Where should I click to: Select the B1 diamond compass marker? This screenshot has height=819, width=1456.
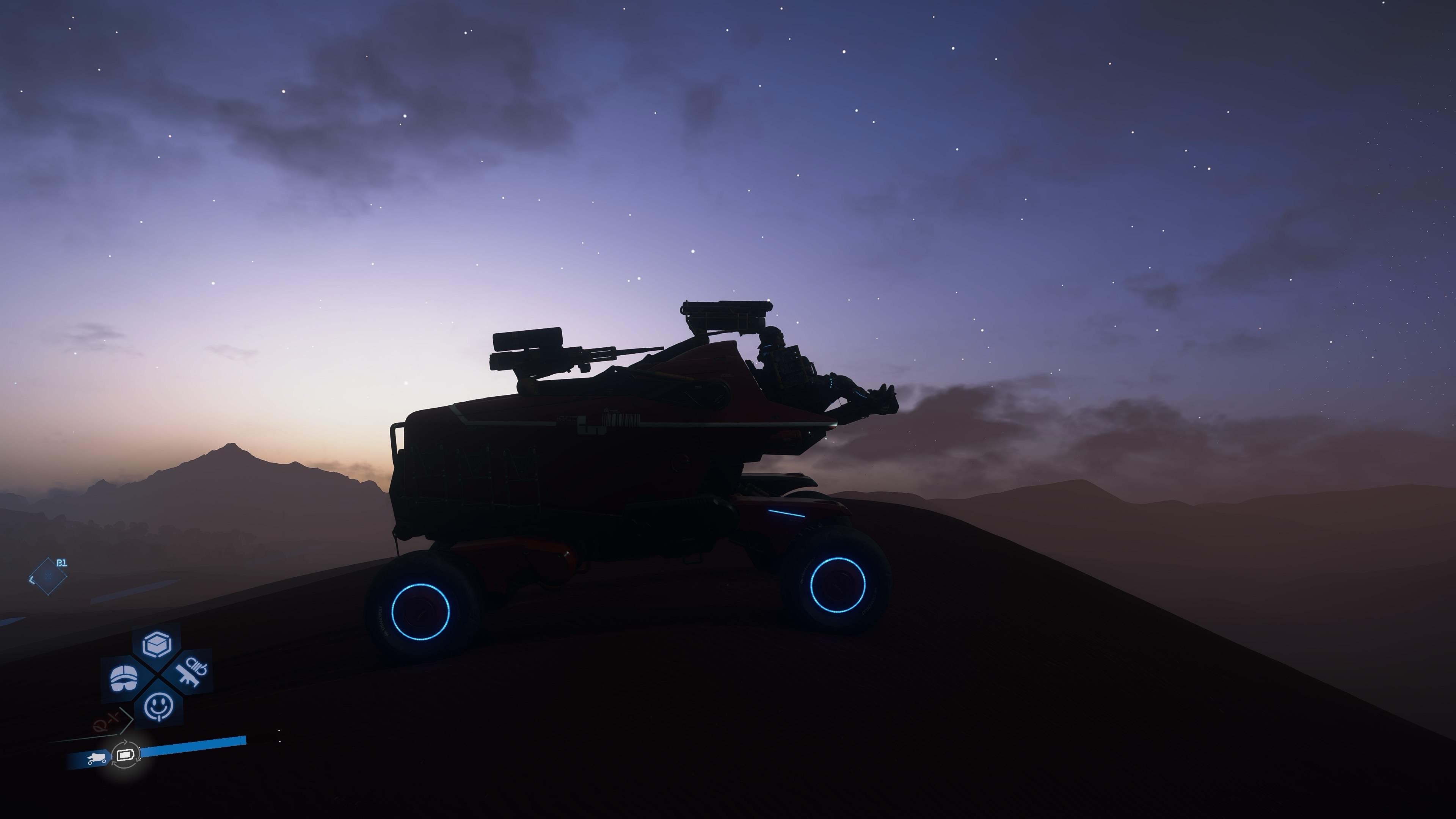point(48,577)
